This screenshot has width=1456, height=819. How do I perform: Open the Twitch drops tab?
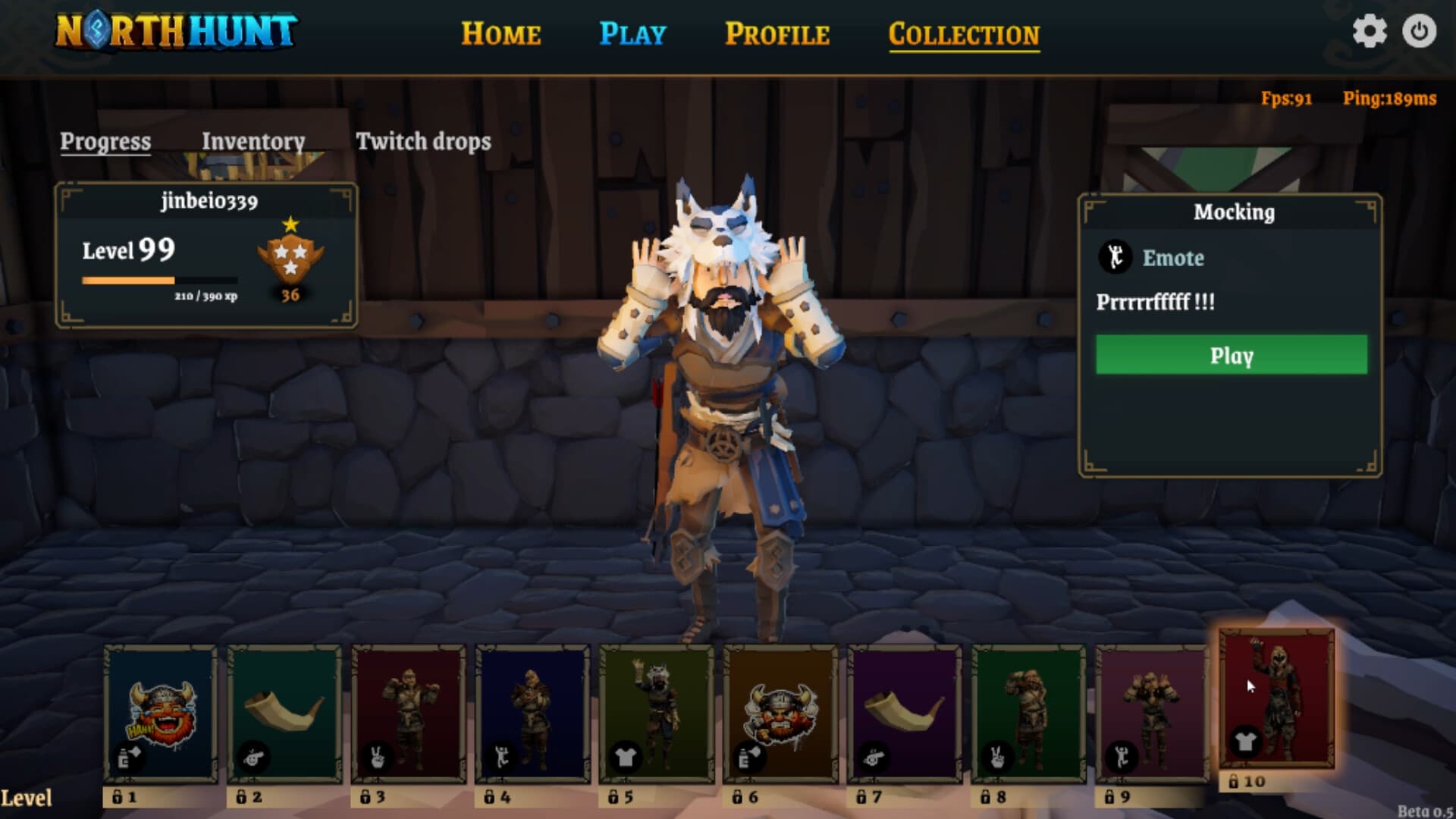(423, 142)
